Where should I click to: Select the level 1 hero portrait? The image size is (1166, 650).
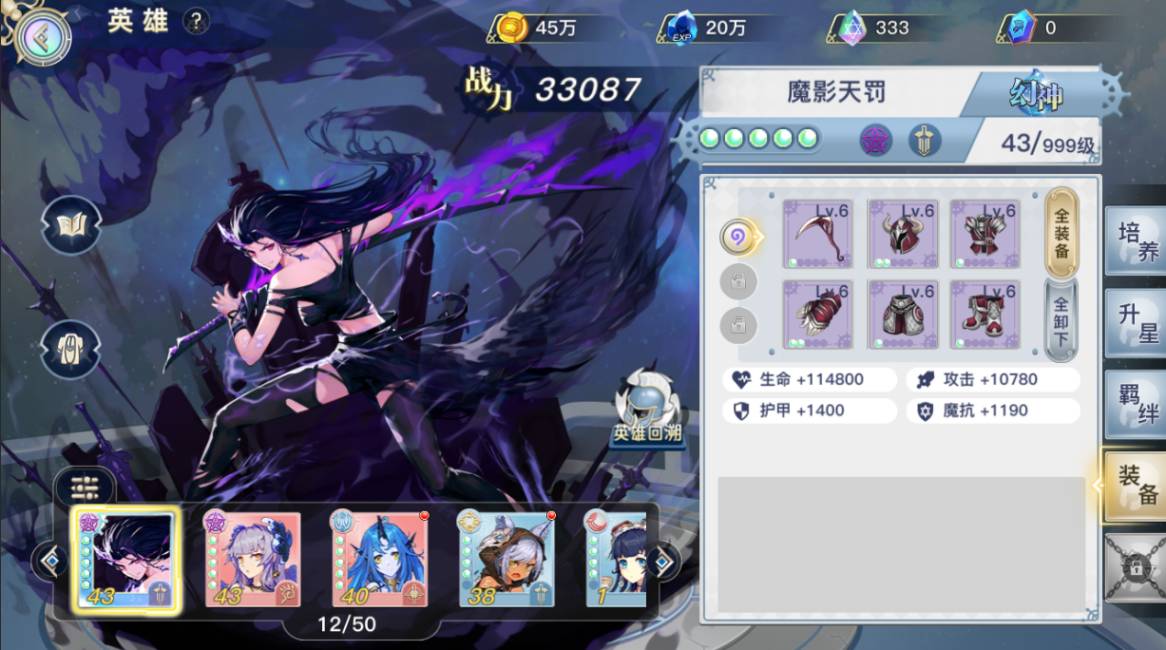click(616, 559)
